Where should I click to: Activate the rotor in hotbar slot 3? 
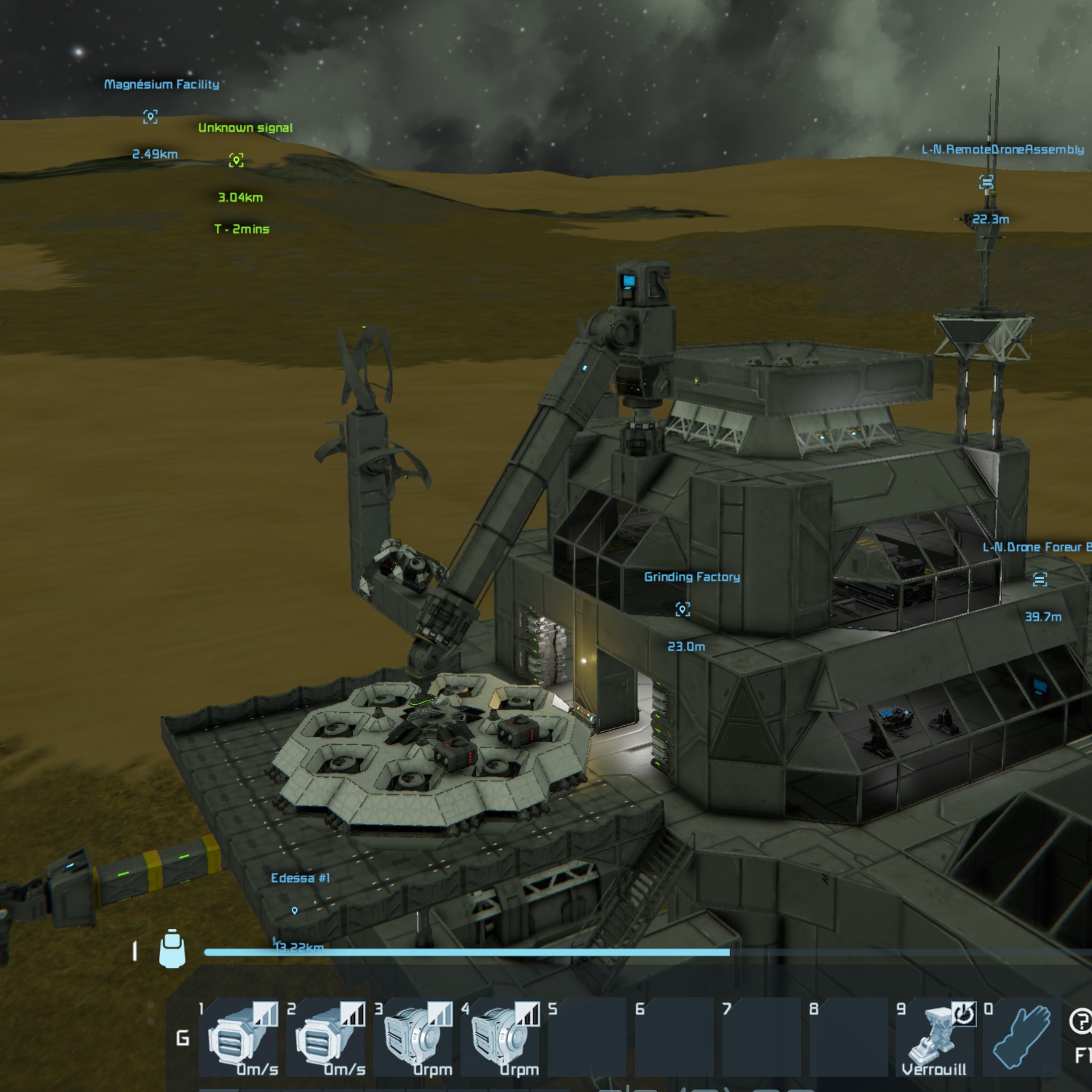(412, 1037)
